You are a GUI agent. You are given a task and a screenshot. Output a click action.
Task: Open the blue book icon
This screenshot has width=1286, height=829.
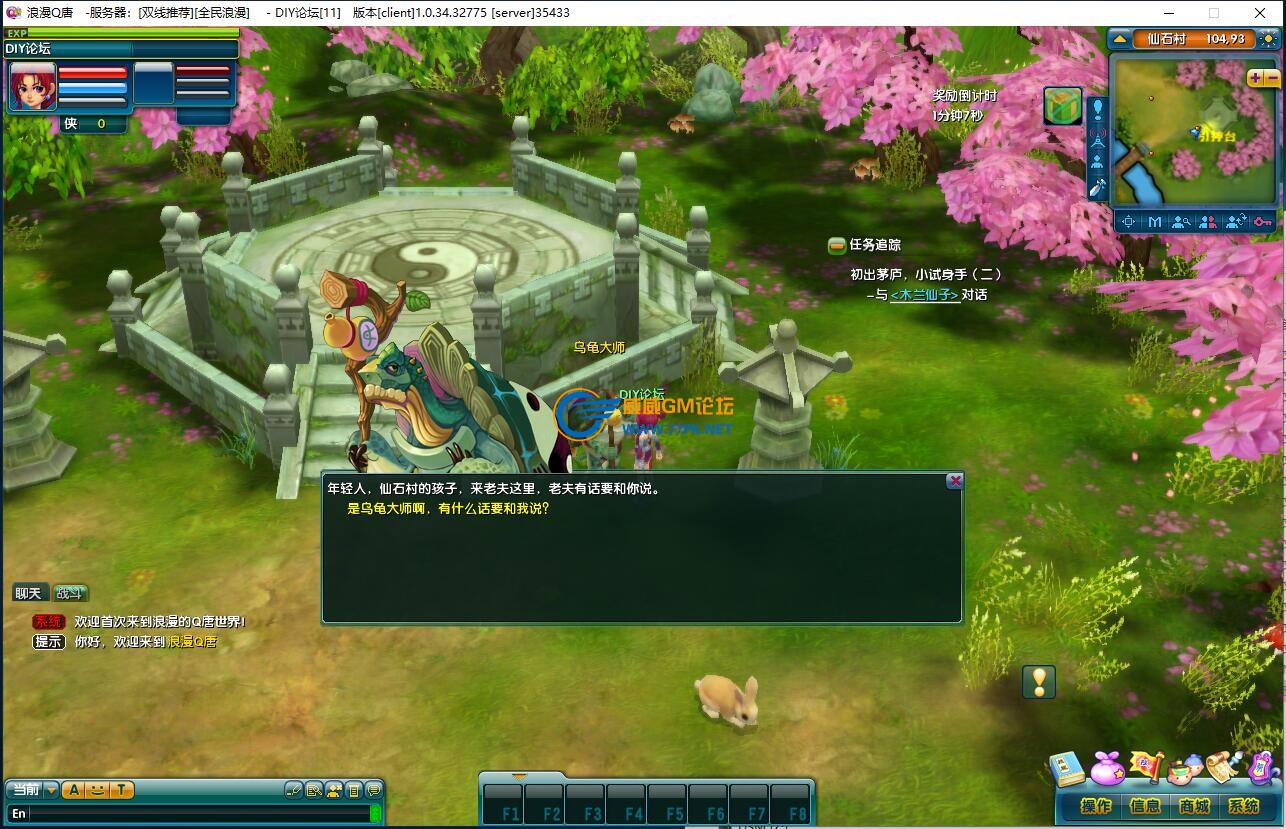[1068, 769]
